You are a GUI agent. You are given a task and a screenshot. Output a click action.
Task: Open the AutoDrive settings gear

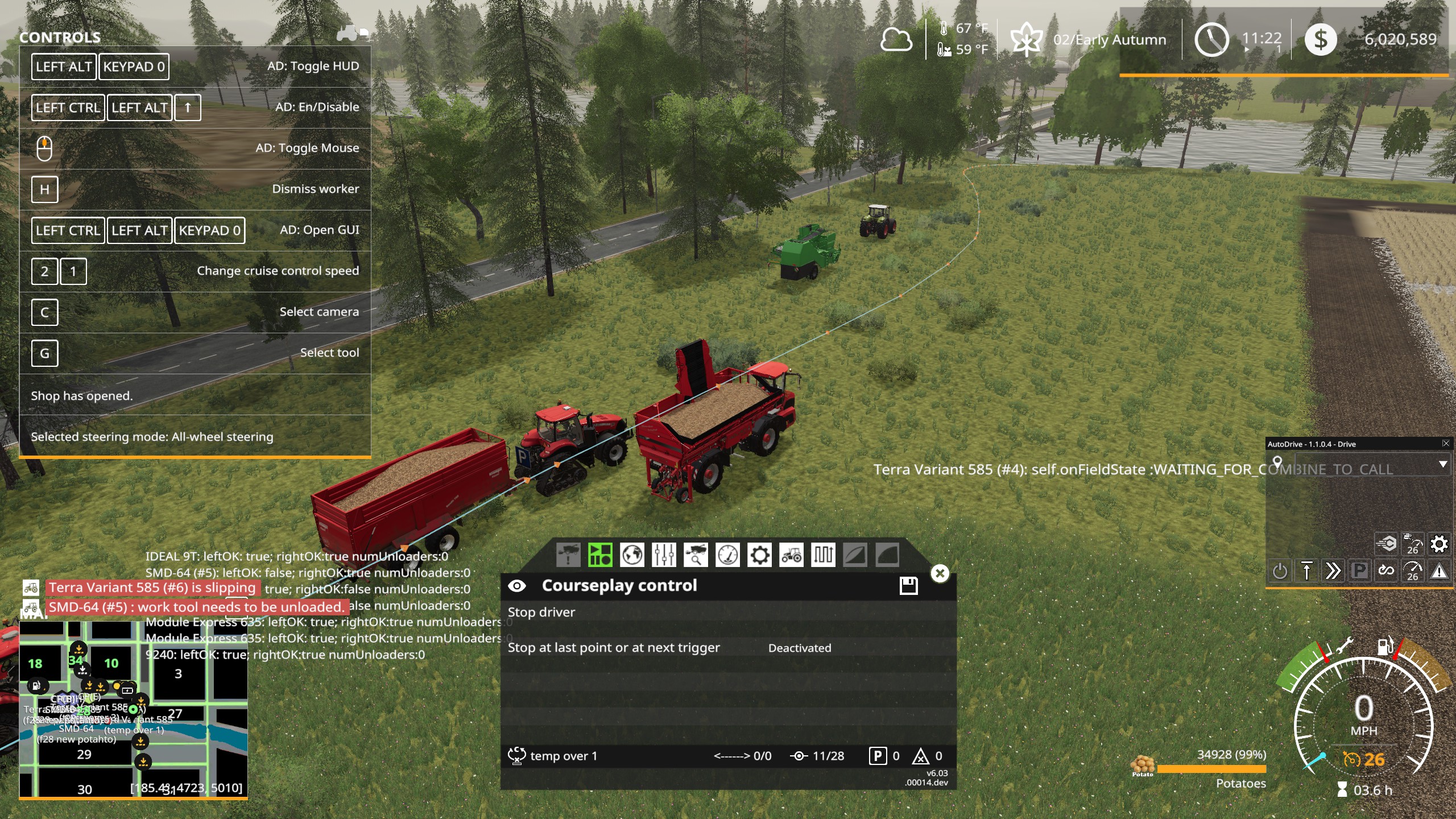[x=1440, y=544]
